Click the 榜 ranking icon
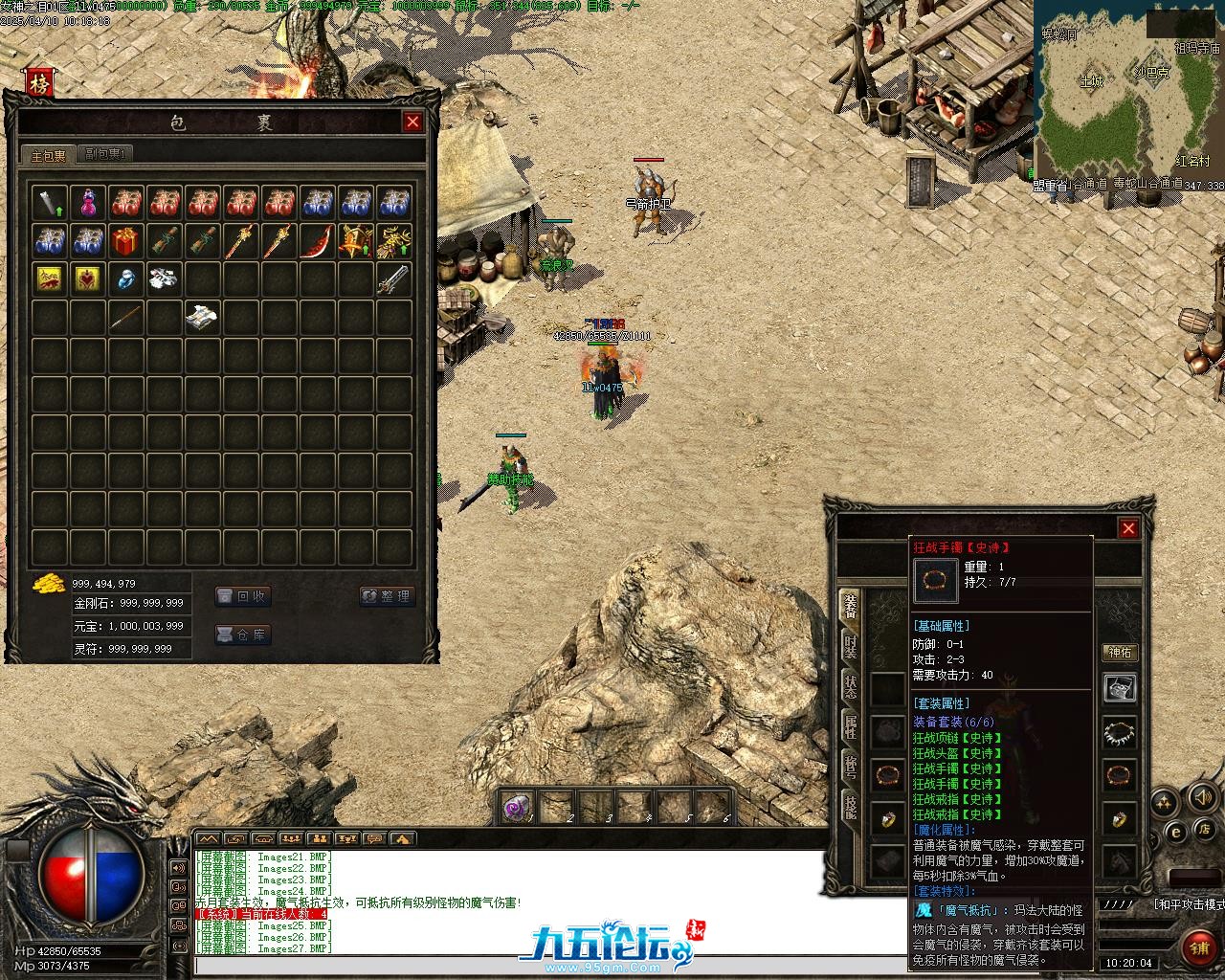1225x980 pixels. point(39,83)
